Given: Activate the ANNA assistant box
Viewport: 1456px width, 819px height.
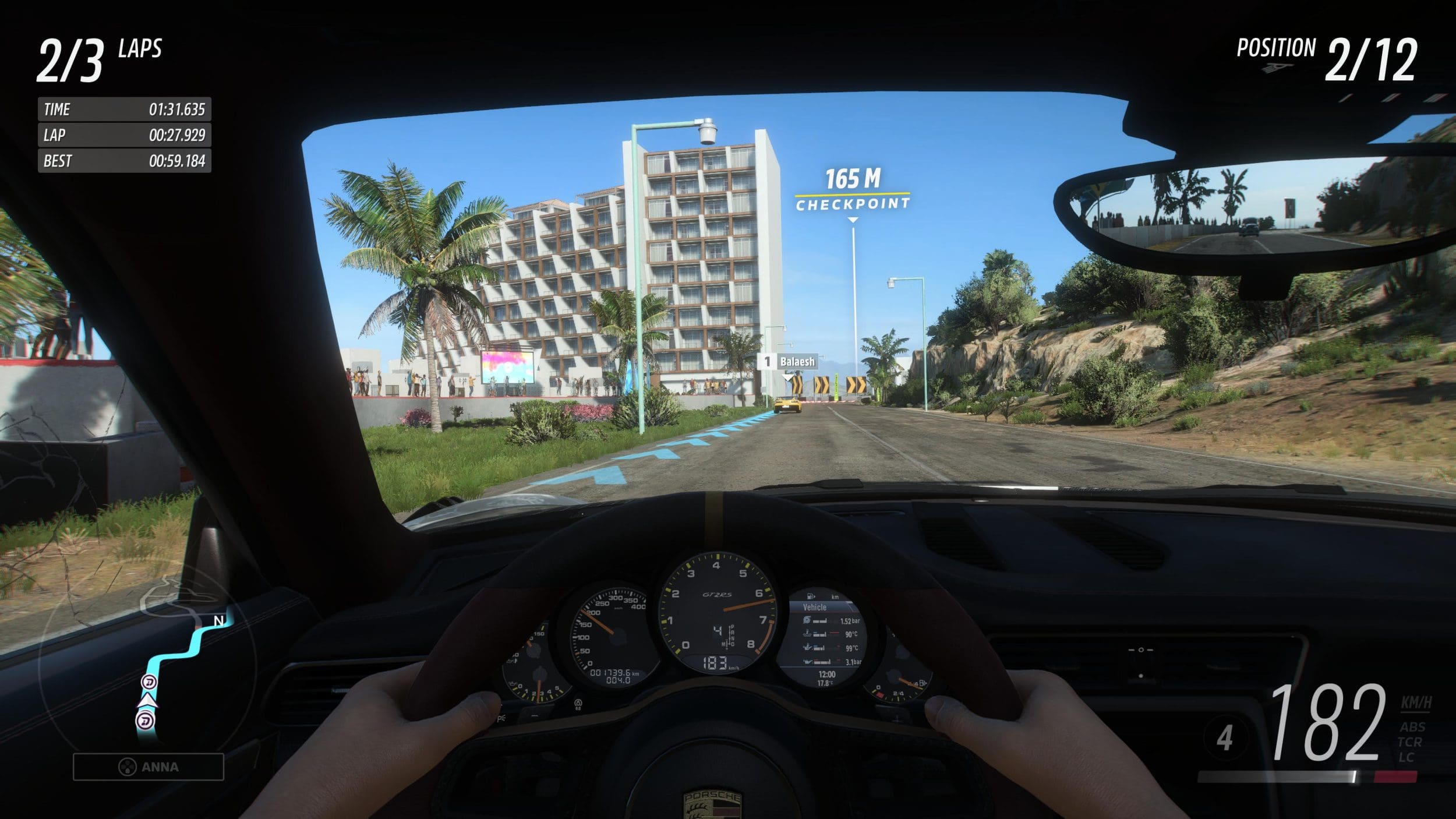Looking at the screenshot, I should point(149,767).
